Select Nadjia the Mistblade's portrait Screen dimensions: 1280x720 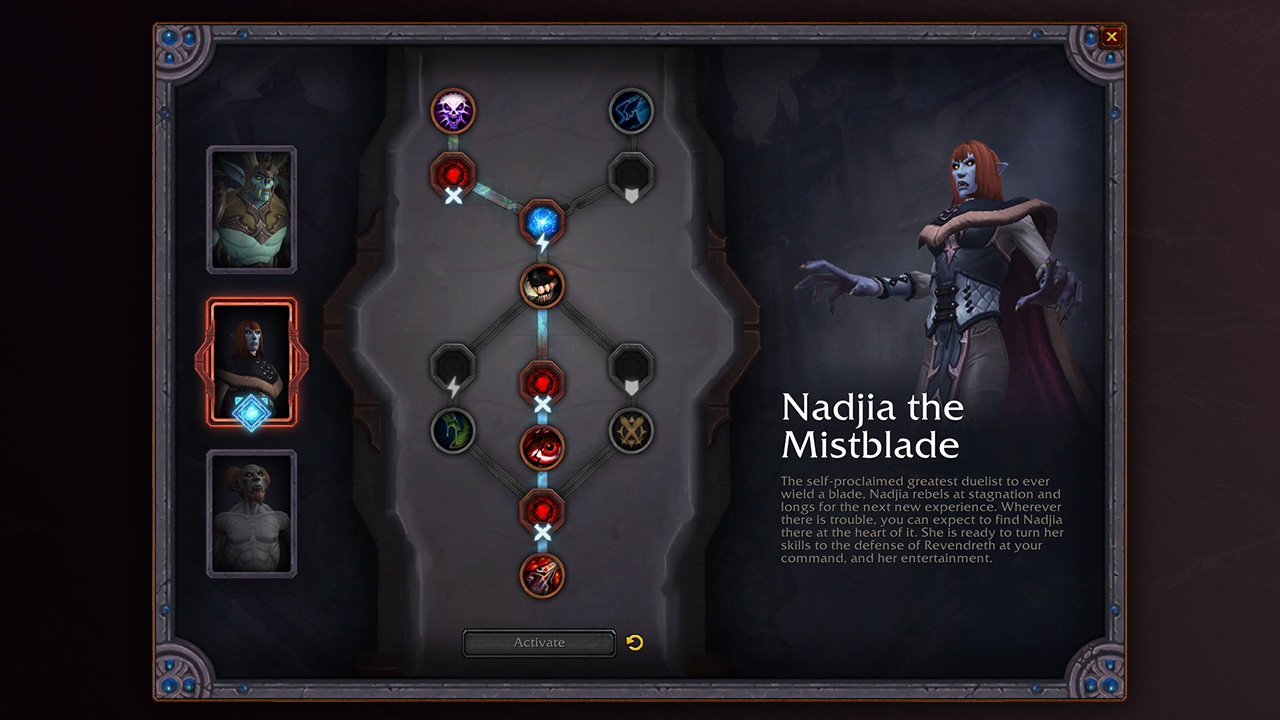click(x=251, y=362)
